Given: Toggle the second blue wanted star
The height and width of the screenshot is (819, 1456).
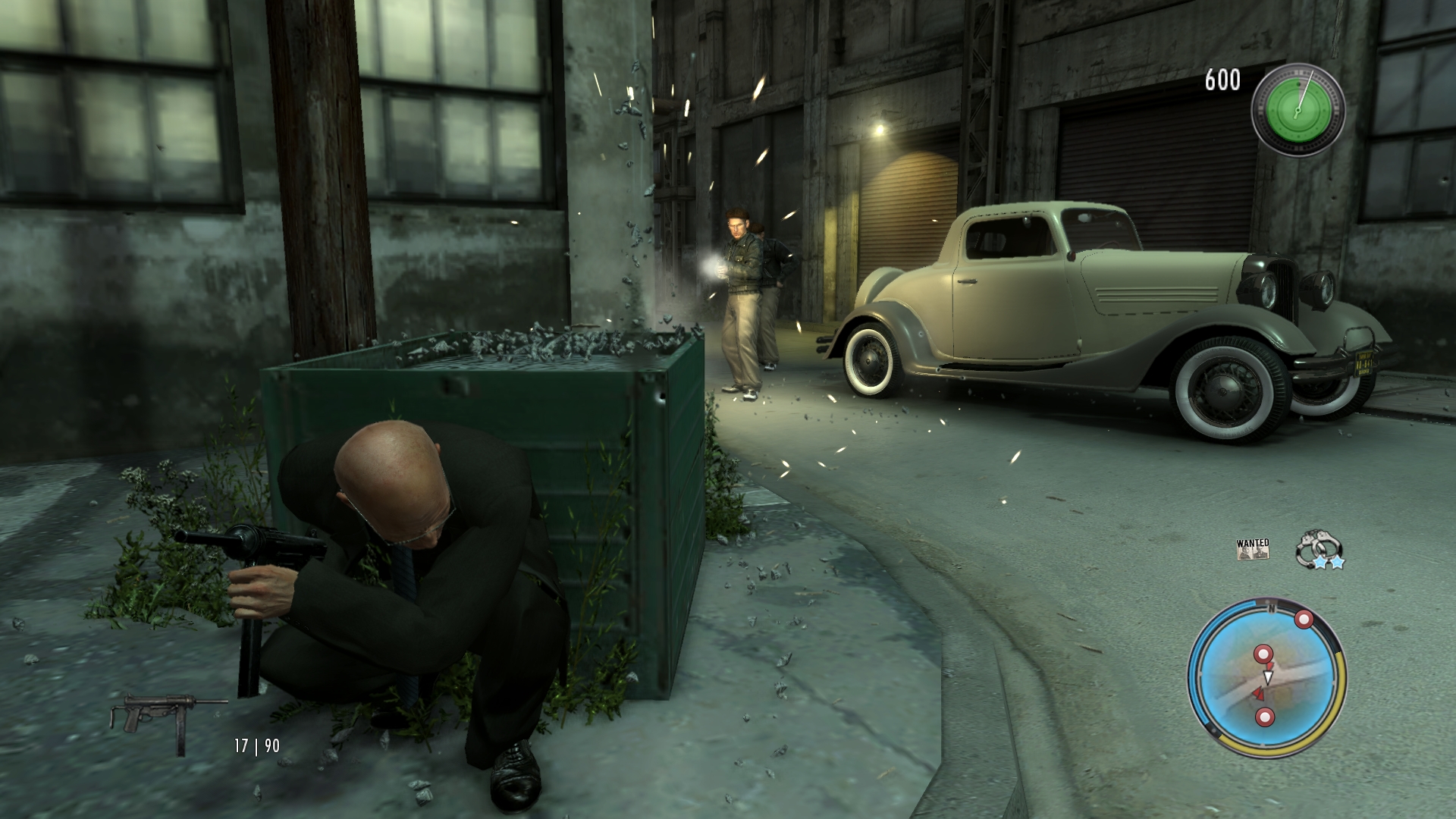Looking at the screenshot, I should click(x=1338, y=561).
